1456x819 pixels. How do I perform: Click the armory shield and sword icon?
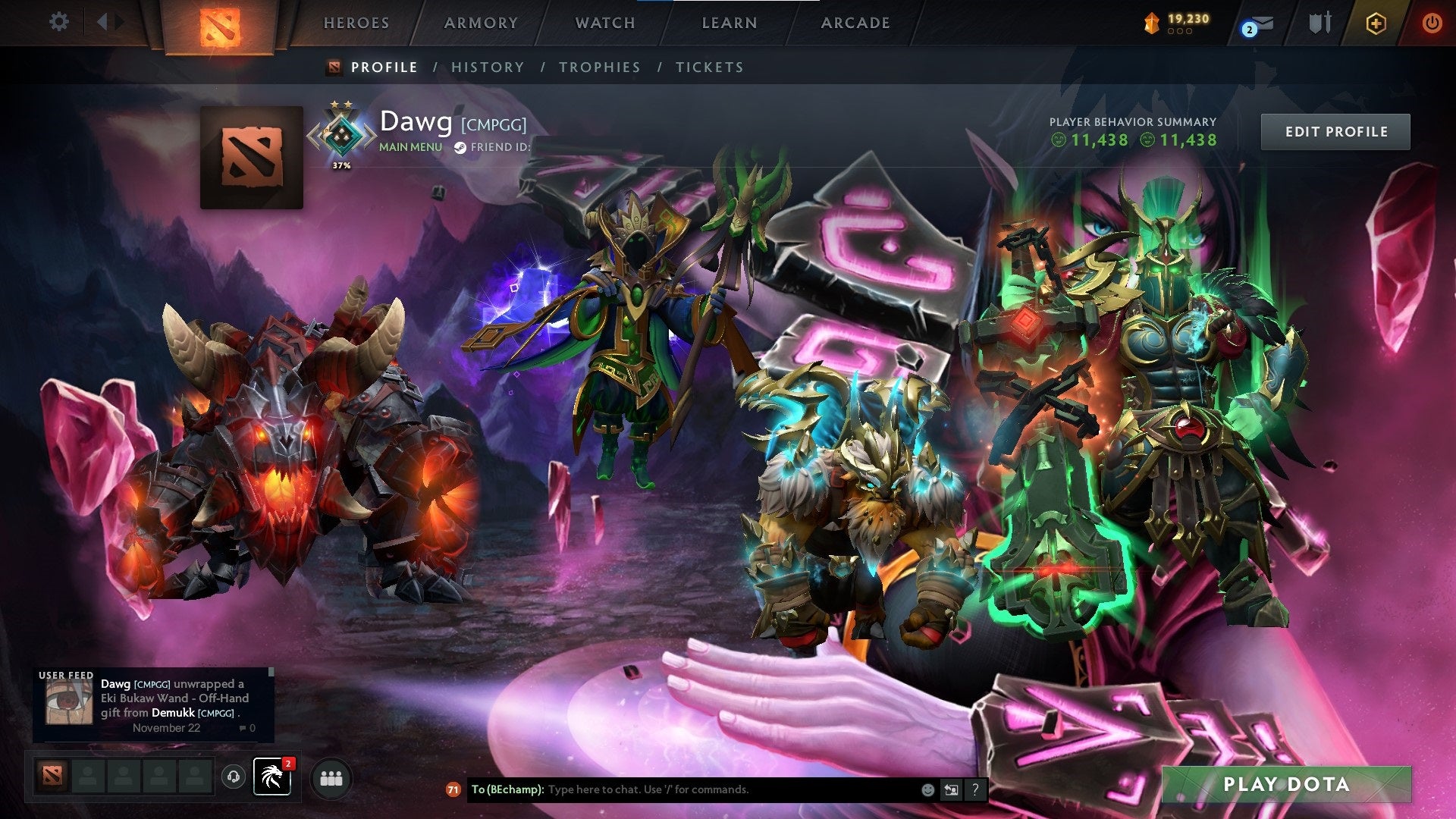[x=1319, y=23]
